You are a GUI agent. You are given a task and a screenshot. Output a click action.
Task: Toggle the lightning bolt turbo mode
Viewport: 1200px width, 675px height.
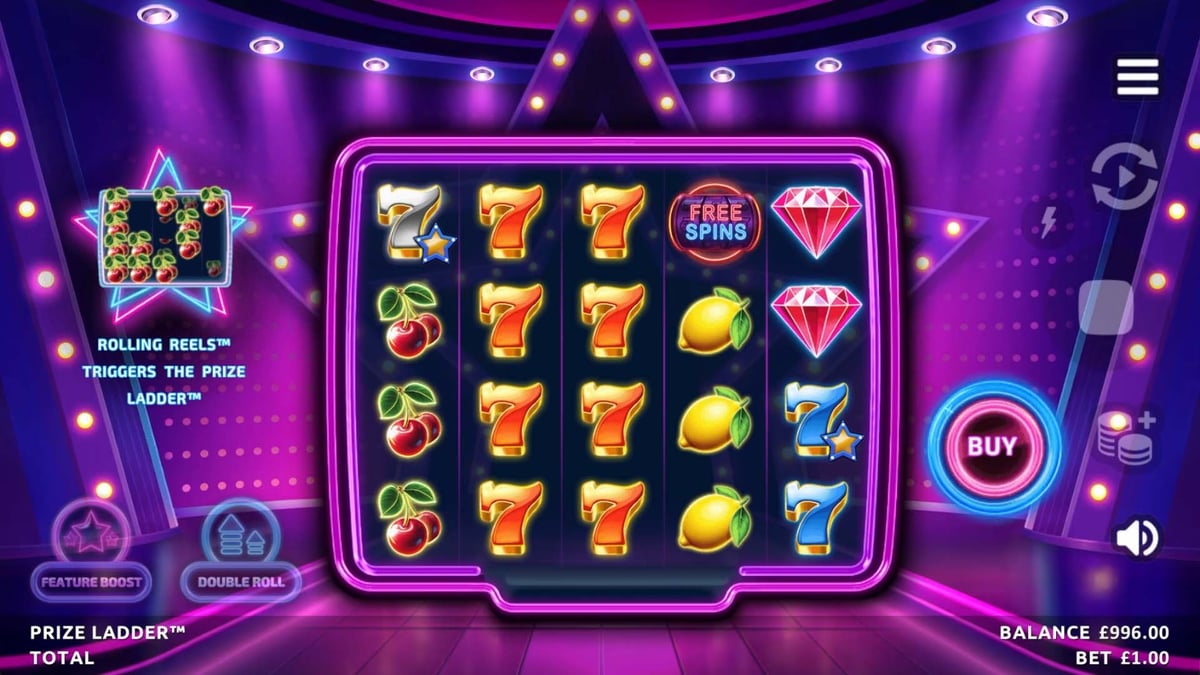tap(1048, 223)
